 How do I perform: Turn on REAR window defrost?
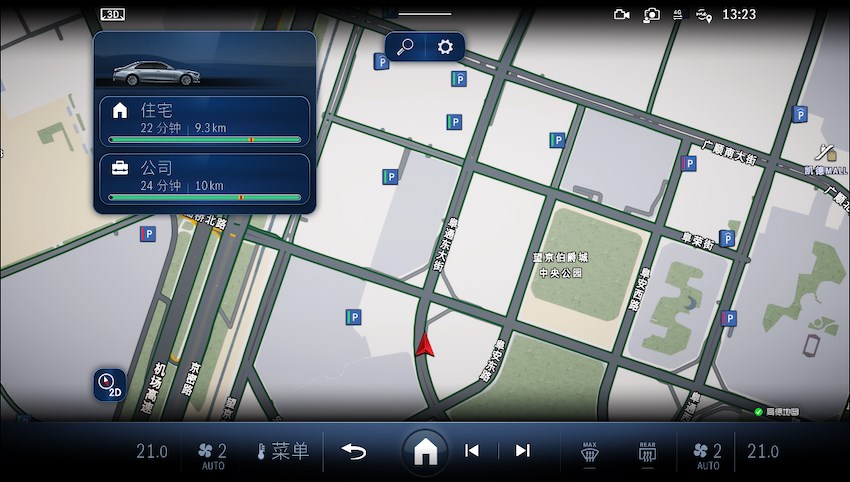646,452
